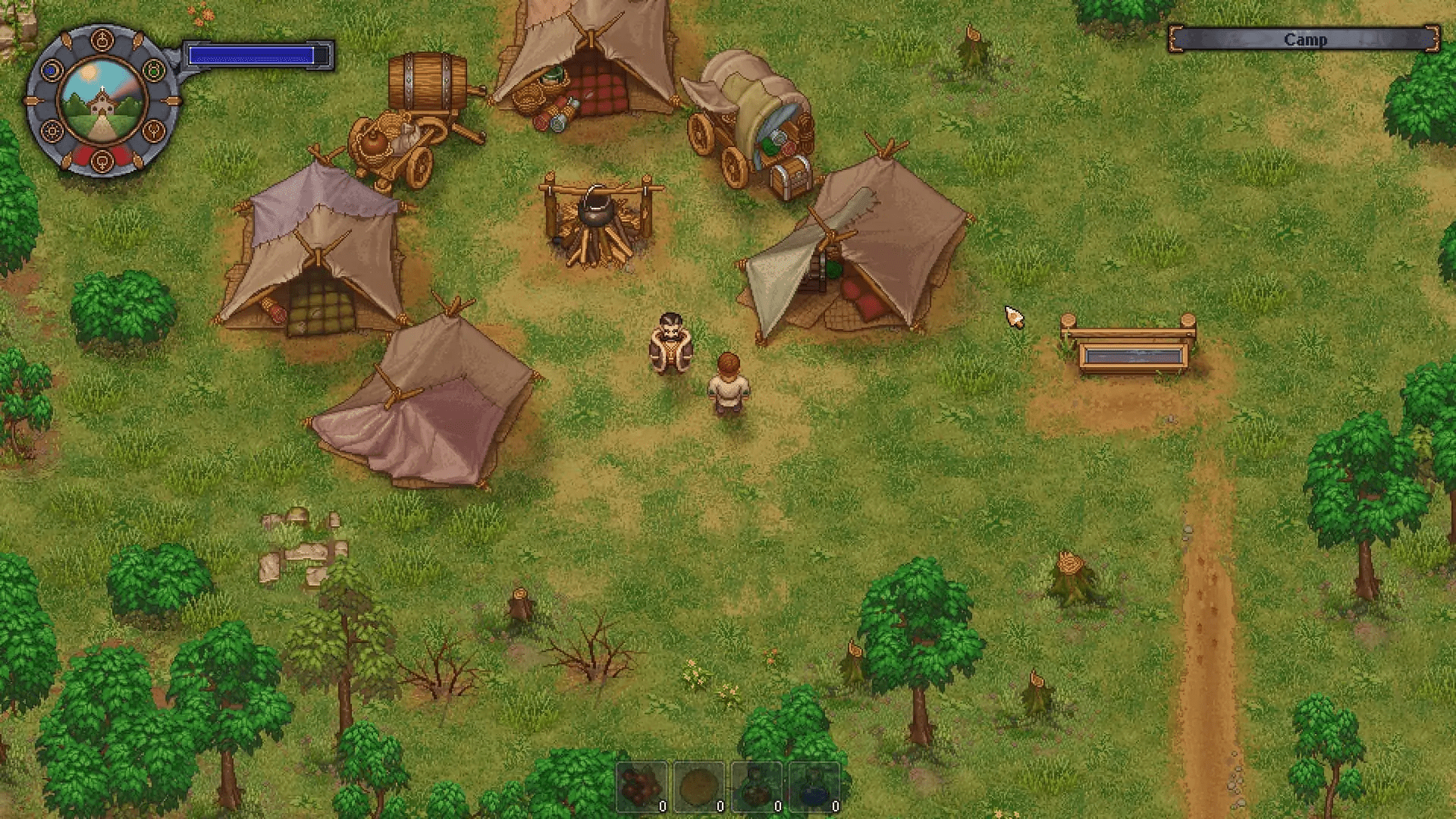Screen dimensions: 1456x819
Task: Click the green rune on the day wheel
Action: click(152, 70)
